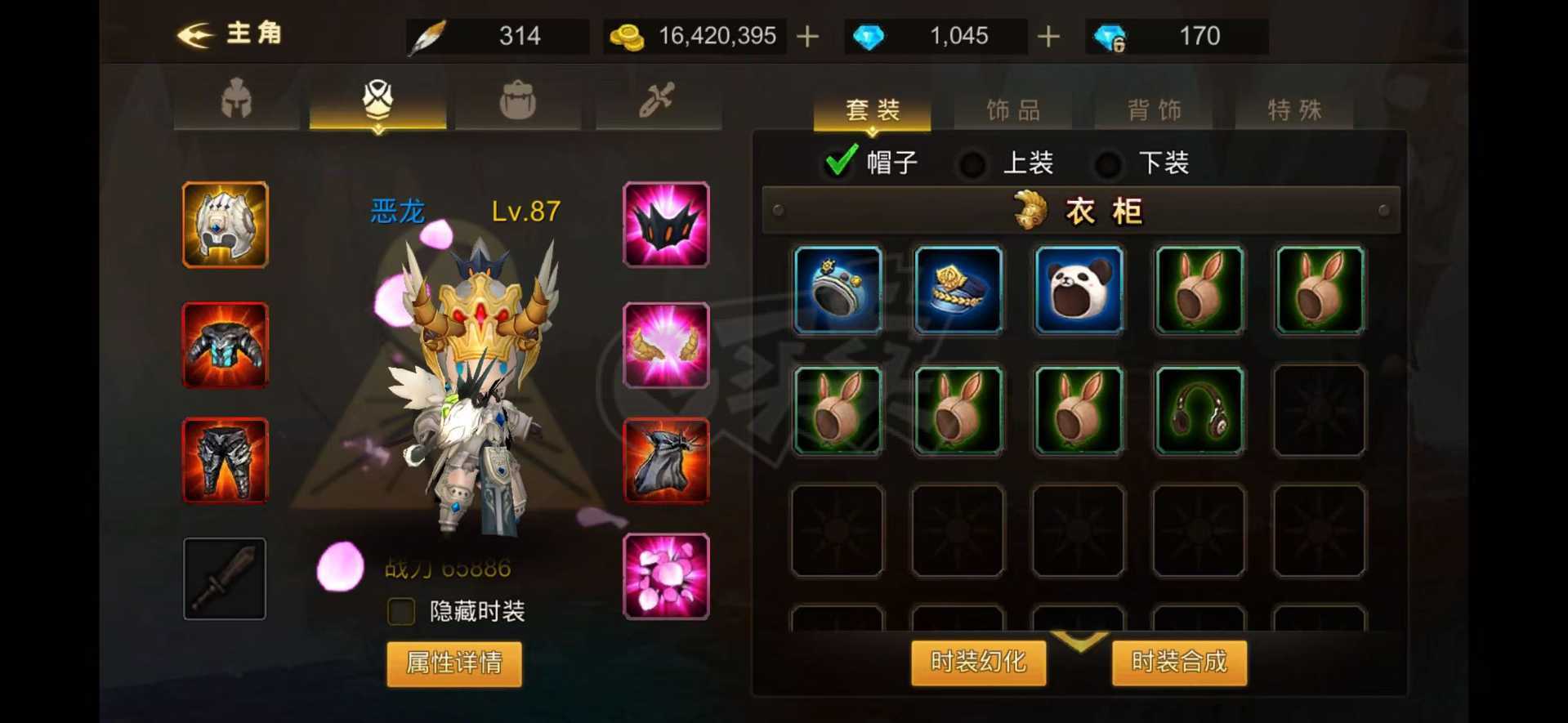Select the 下装 radio button

pyautogui.click(x=1109, y=163)
